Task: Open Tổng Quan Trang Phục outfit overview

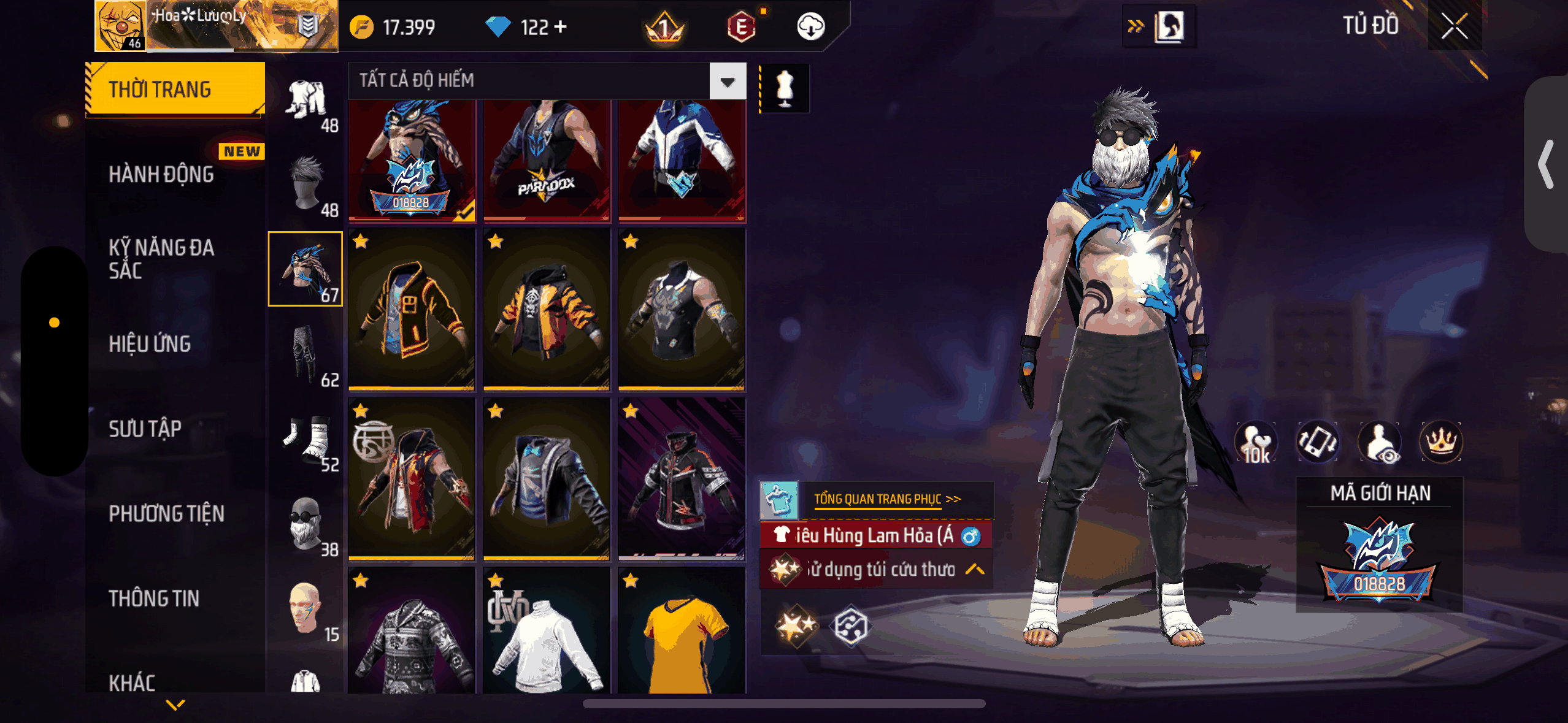Action: 886,499
